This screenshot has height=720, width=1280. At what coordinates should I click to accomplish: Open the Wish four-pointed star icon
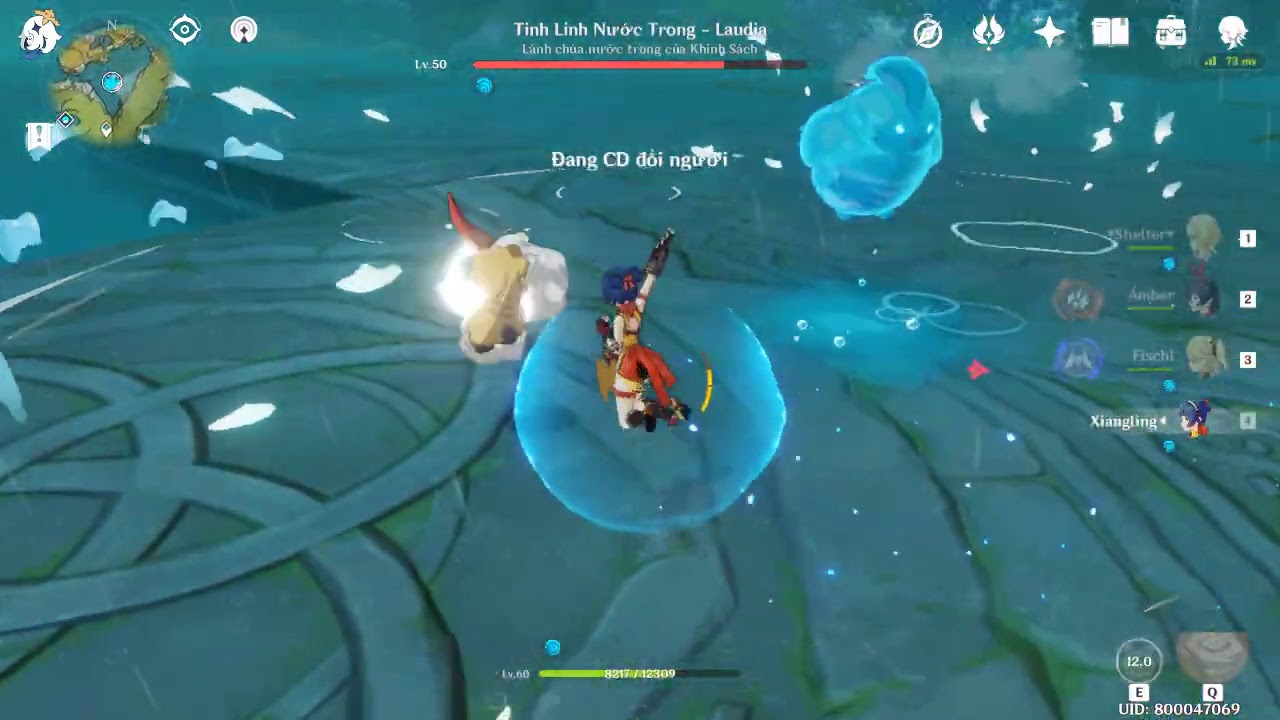[1049, 33]
